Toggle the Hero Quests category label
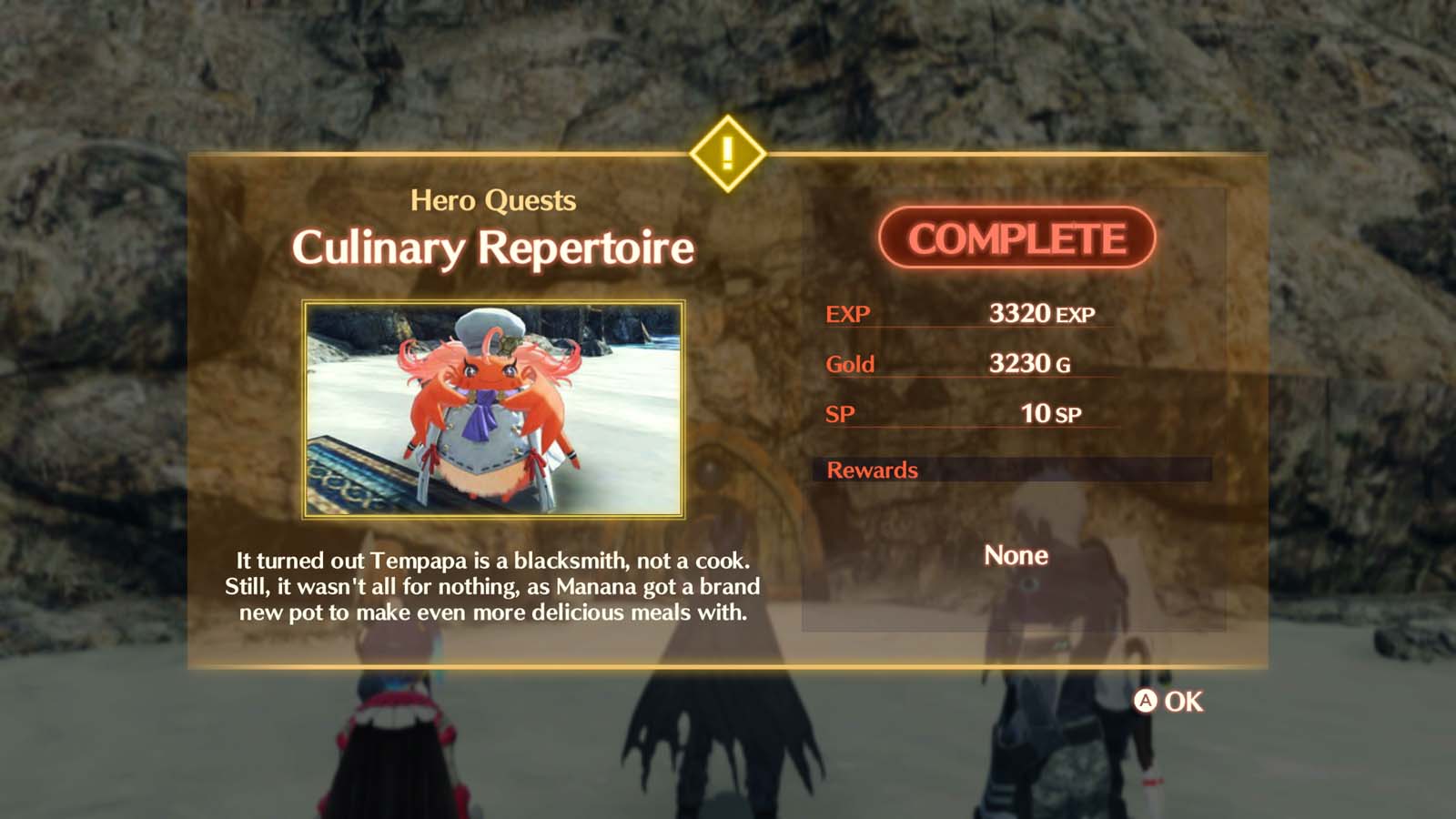Image resolution: width=1456 pixels, height=819 pixels. (494, 201)
